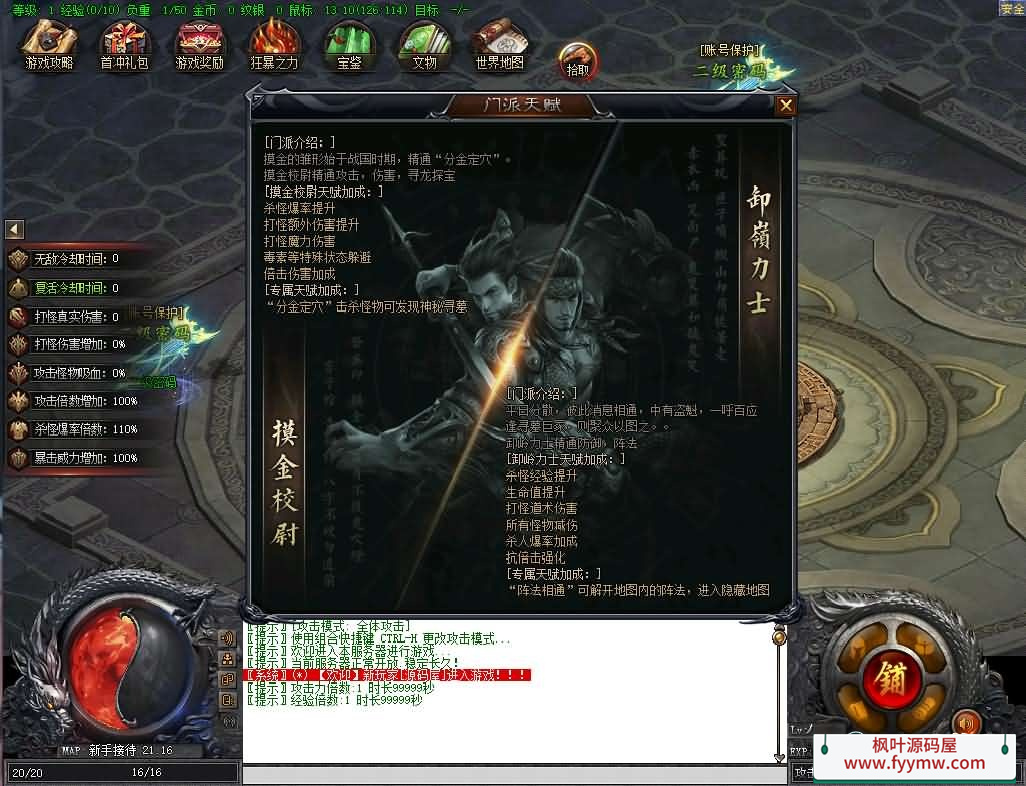Screen dimensions: 1026x786
Task: Click the chat scrollbar down arrow
Action: [780, 758]
